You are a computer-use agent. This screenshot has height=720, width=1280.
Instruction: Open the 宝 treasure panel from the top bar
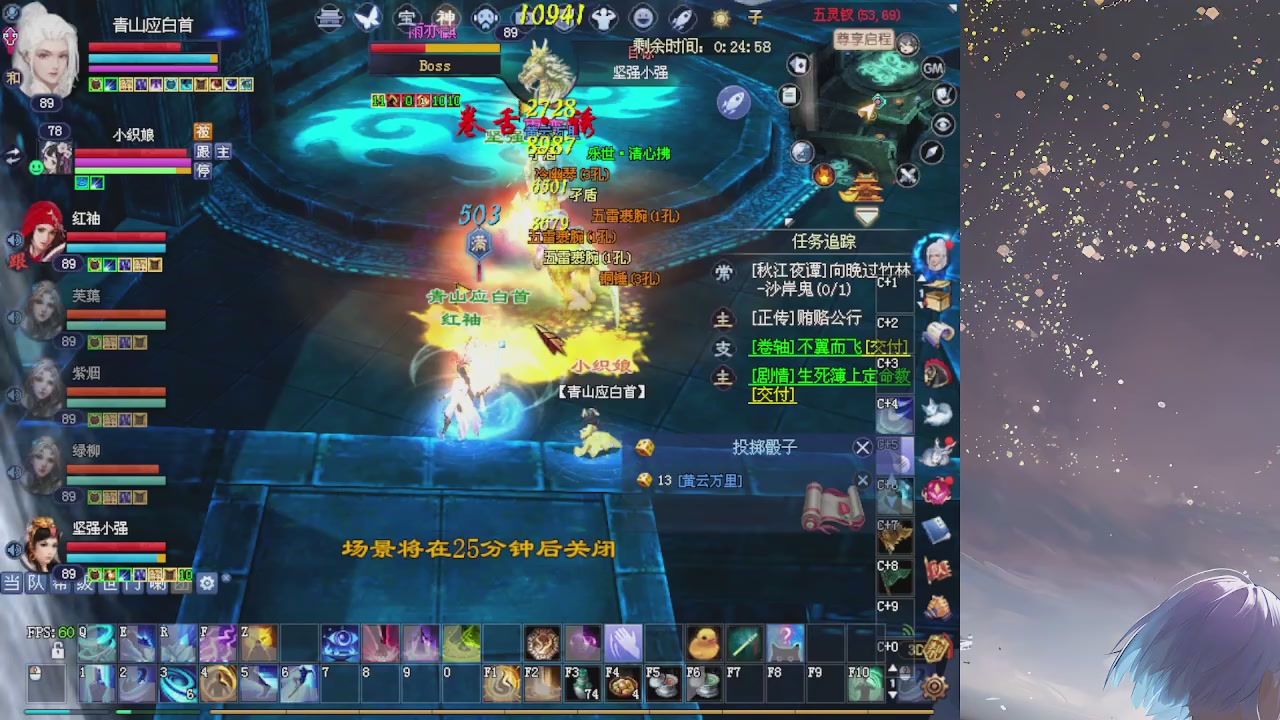408,17
